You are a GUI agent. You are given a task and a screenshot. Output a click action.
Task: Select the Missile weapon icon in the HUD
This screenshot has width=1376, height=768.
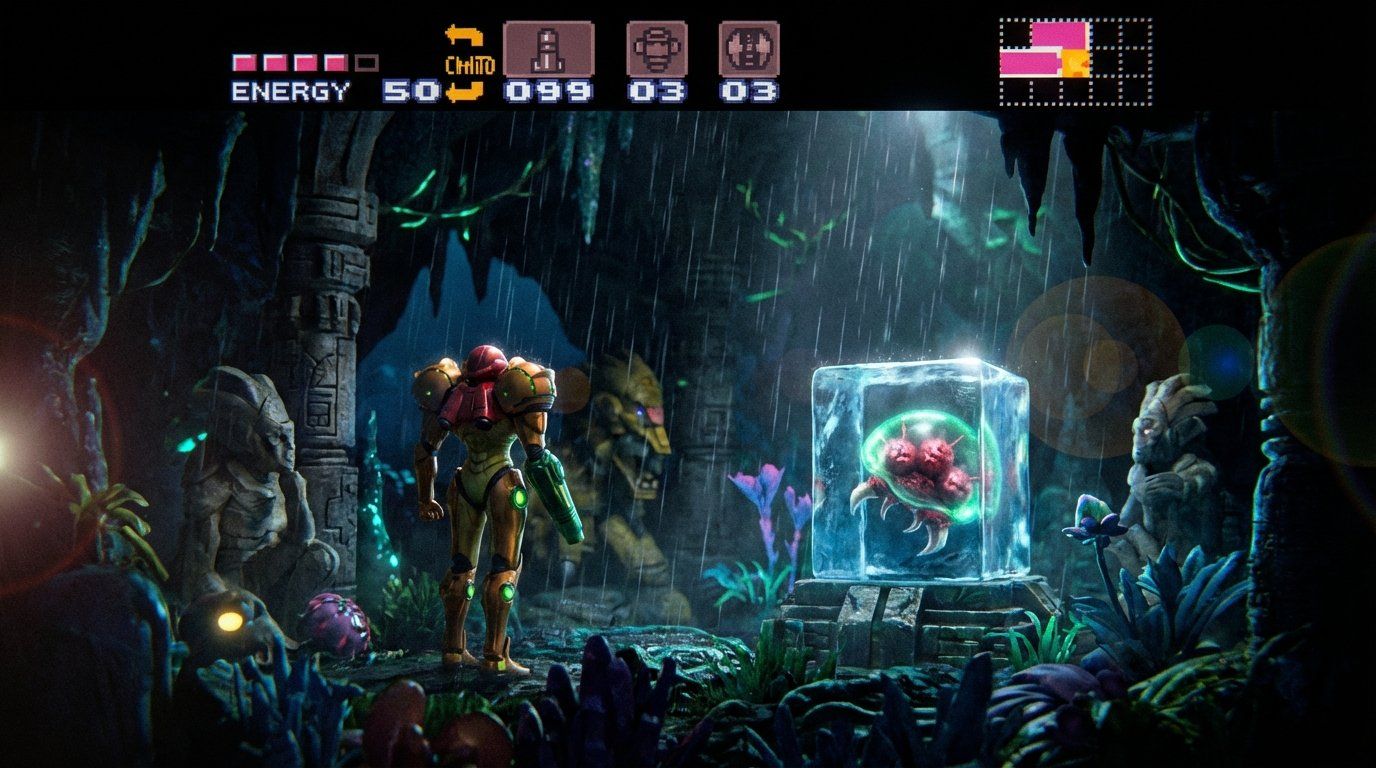click(549, 48)
